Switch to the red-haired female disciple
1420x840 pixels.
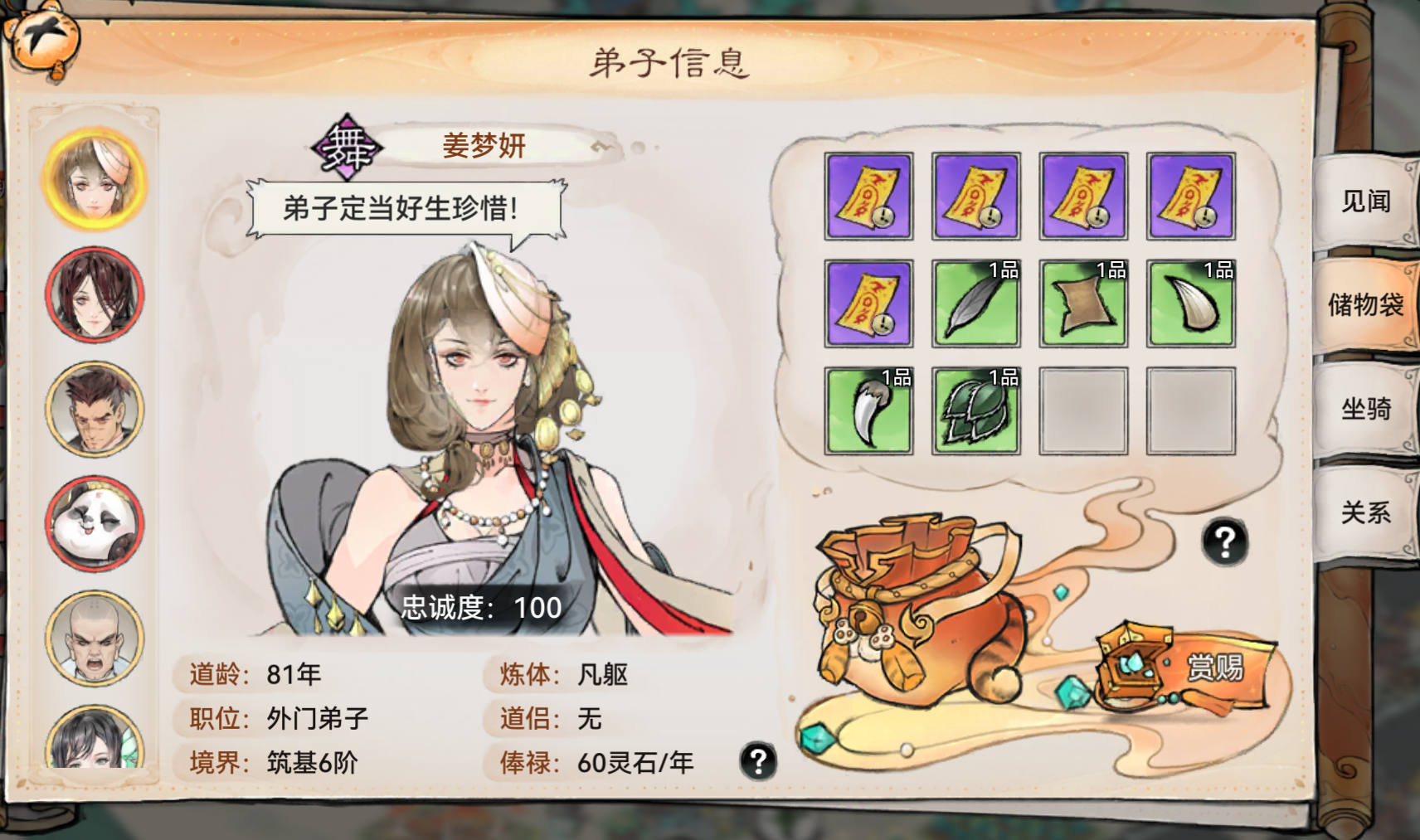tap(94, 294)
